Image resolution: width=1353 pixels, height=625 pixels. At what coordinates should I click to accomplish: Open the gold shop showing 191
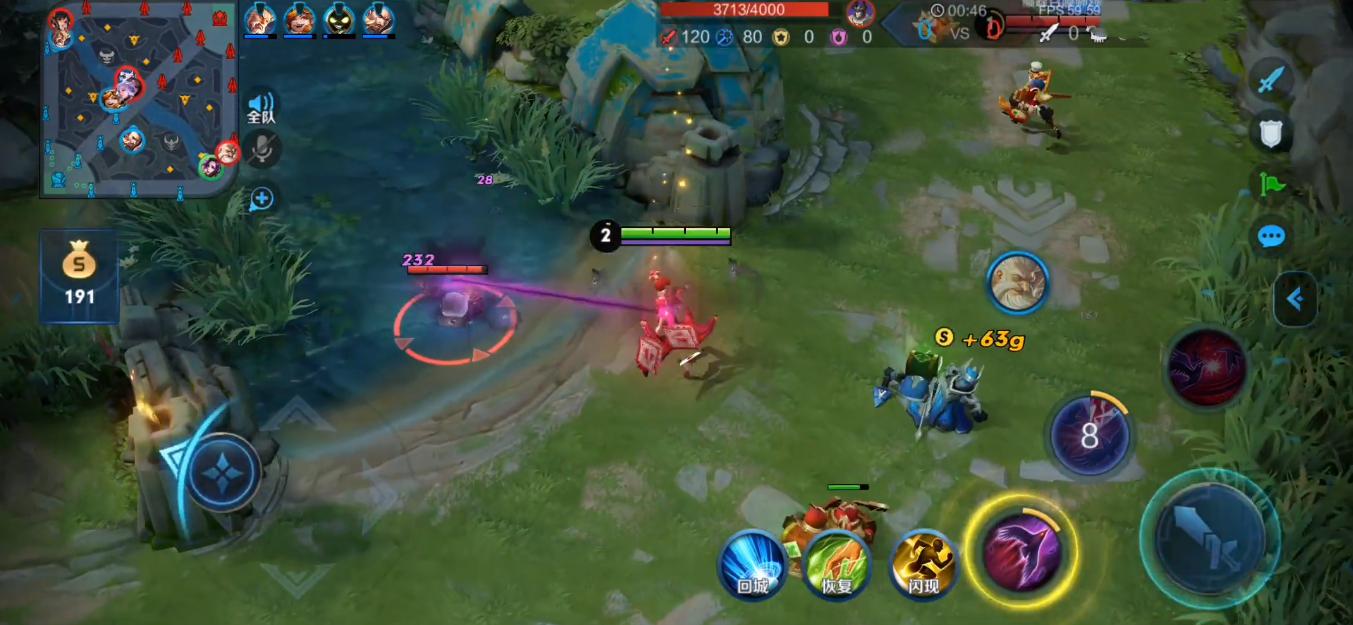coord(79,275)
